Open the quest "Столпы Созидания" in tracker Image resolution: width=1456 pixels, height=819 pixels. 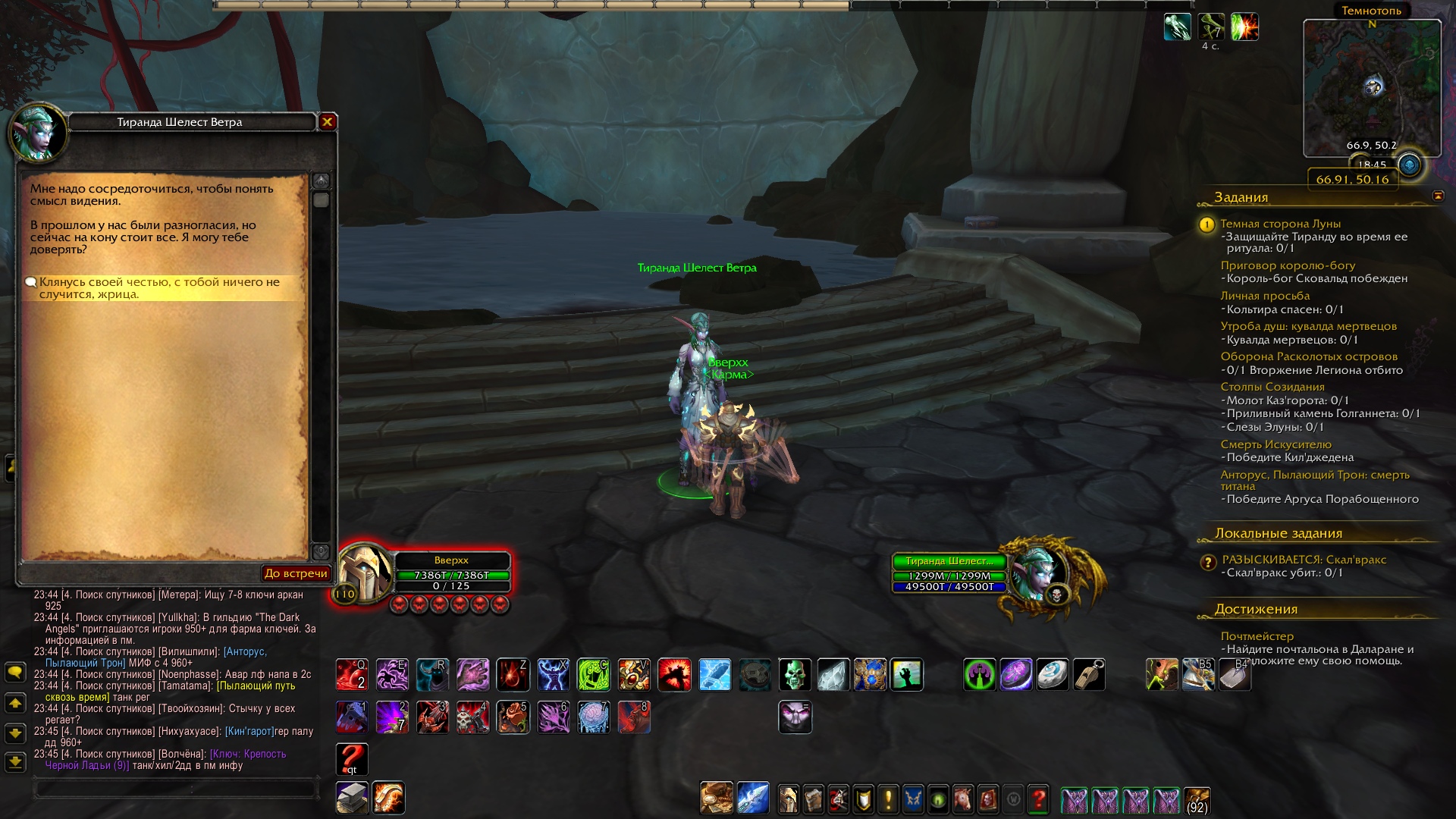pos(1272,387)
